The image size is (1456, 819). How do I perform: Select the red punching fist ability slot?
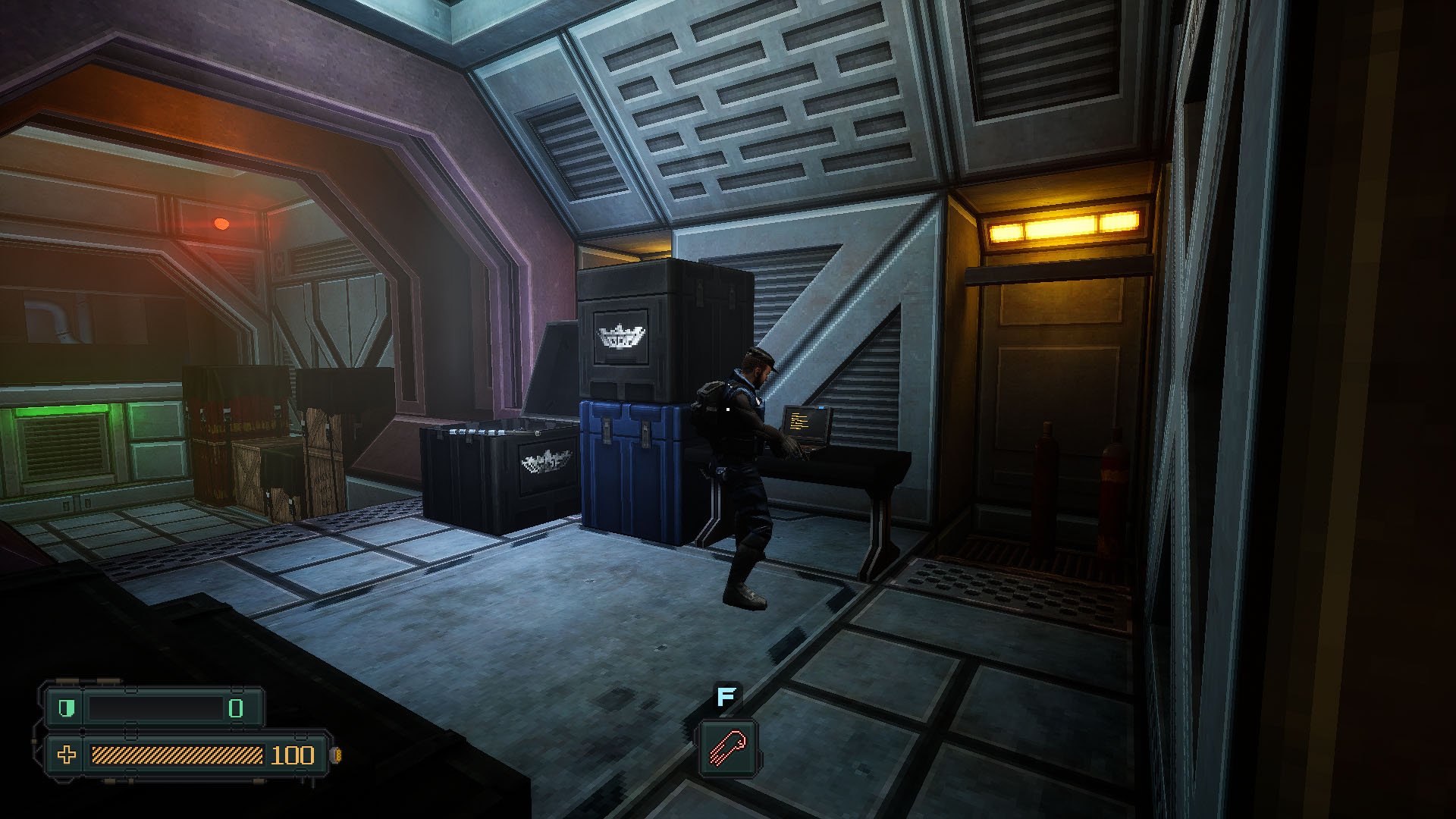click(x=727, y=748)
